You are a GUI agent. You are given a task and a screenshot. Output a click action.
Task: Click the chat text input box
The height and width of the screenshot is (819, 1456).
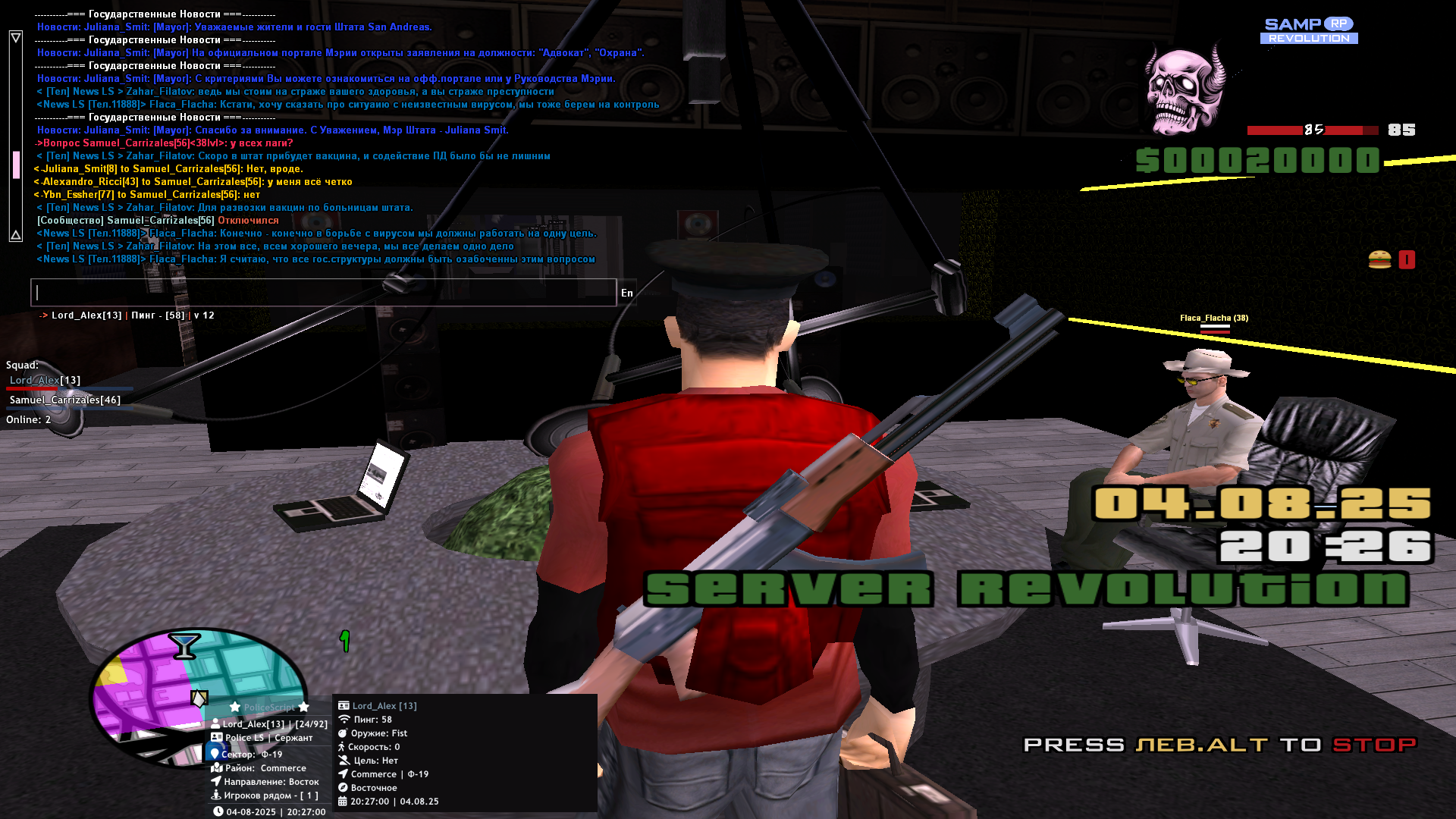pos(324,293)
